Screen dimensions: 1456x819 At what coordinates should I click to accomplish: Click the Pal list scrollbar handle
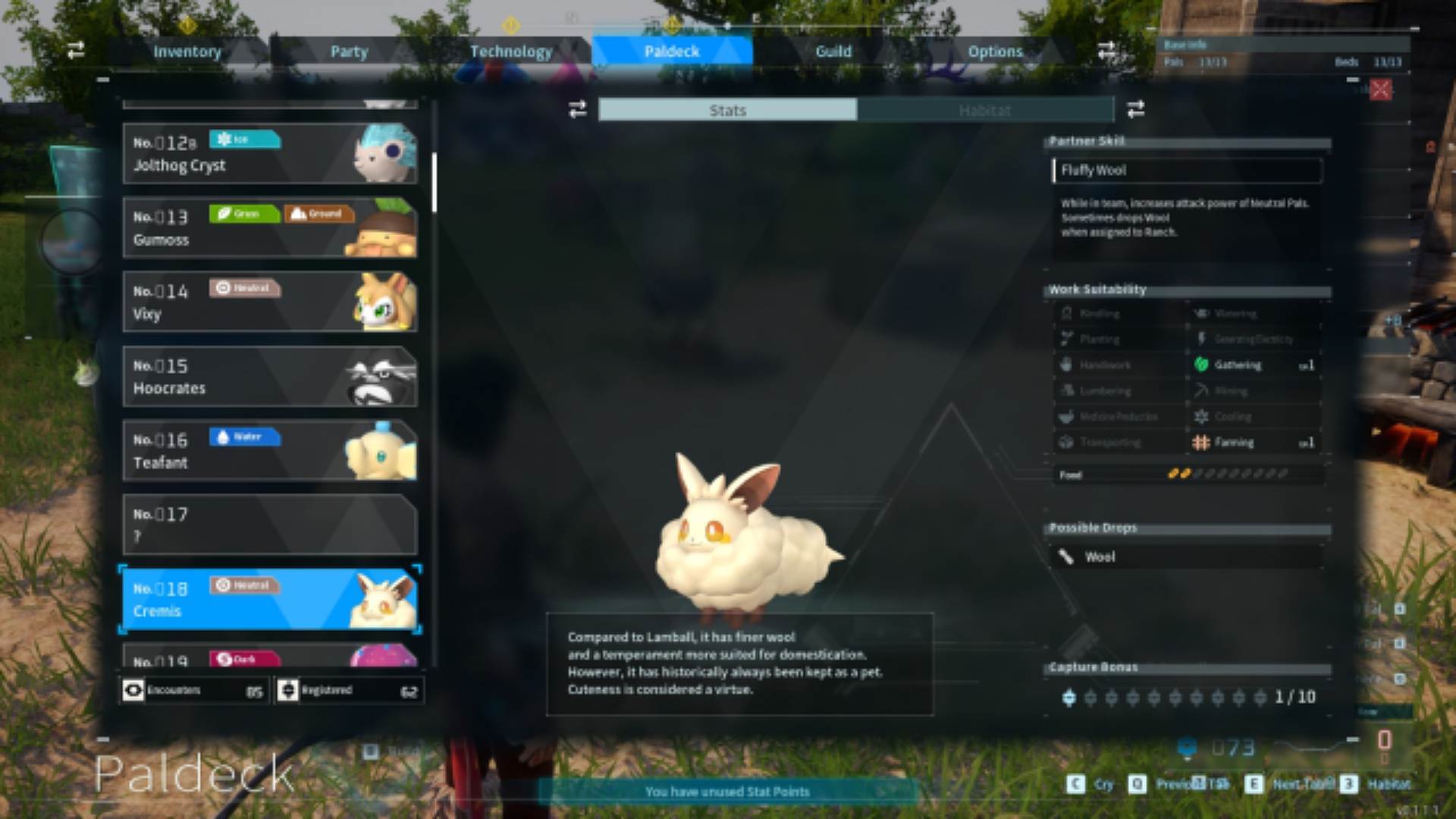(x=435, y=182)
